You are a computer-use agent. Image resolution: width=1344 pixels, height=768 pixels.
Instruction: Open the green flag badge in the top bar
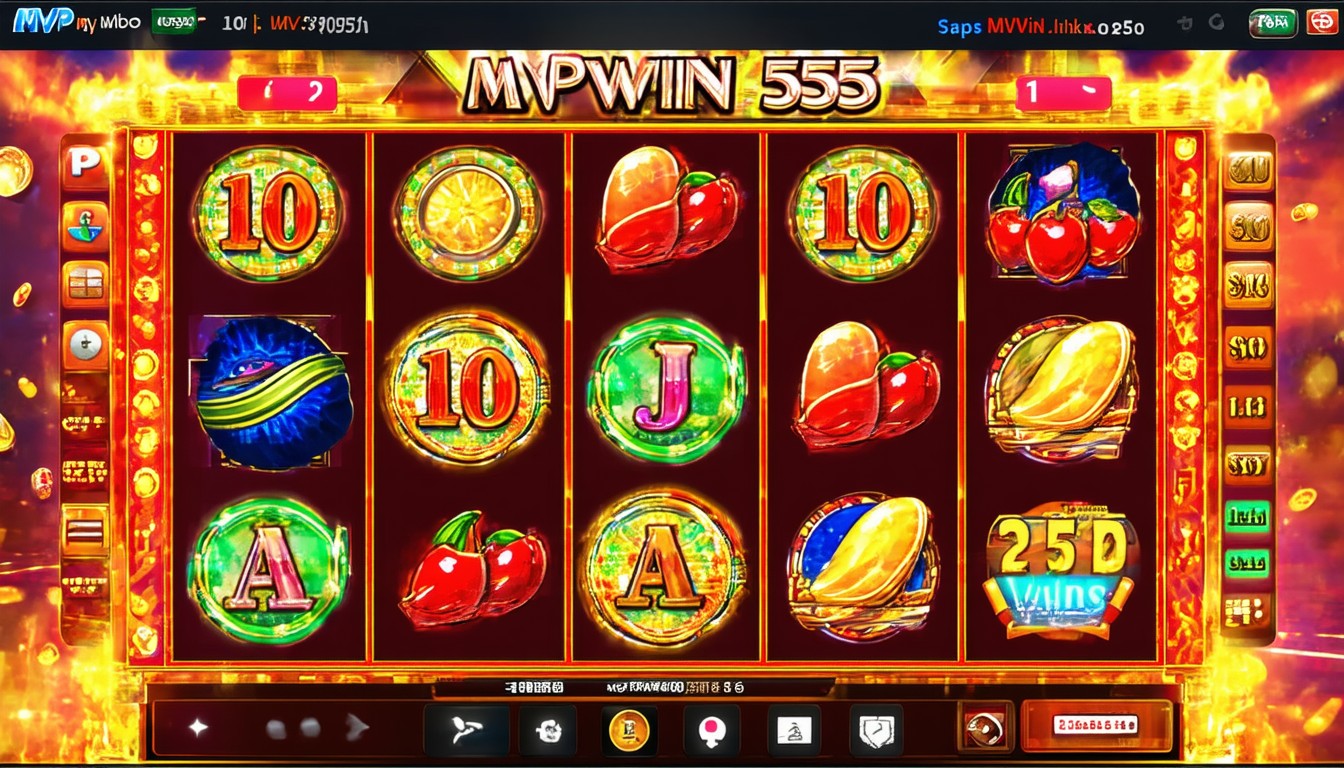pyautogui.click(x=173, y=22)
